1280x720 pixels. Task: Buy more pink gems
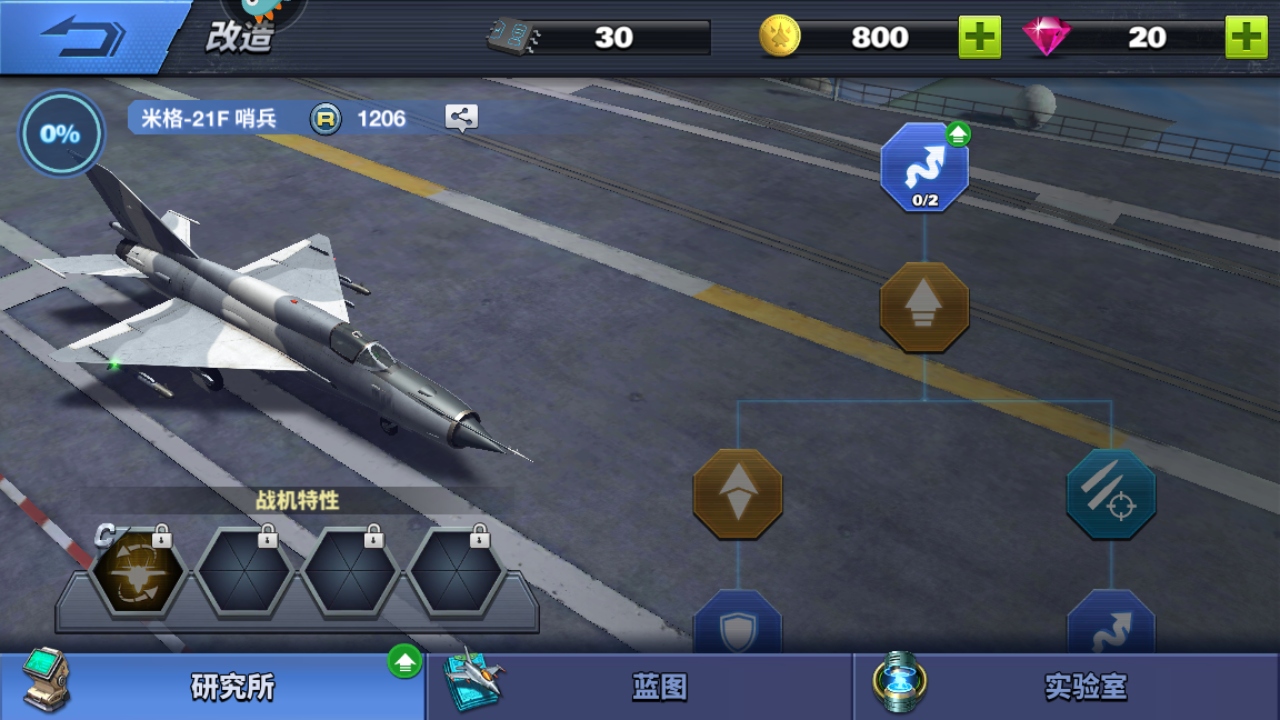[1246, 37]
